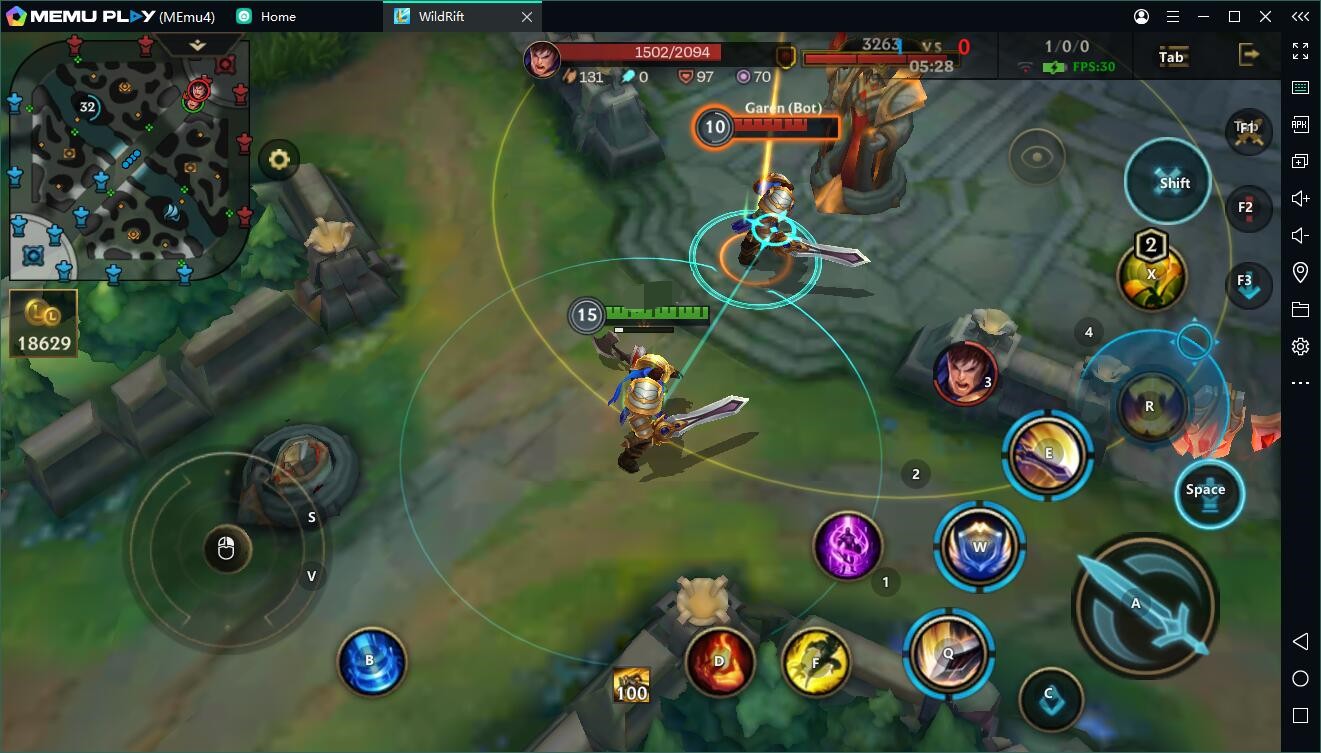Viewport: 1321px width, 753px height.
Task: Cast the Q ability
Action: (948, 652)
